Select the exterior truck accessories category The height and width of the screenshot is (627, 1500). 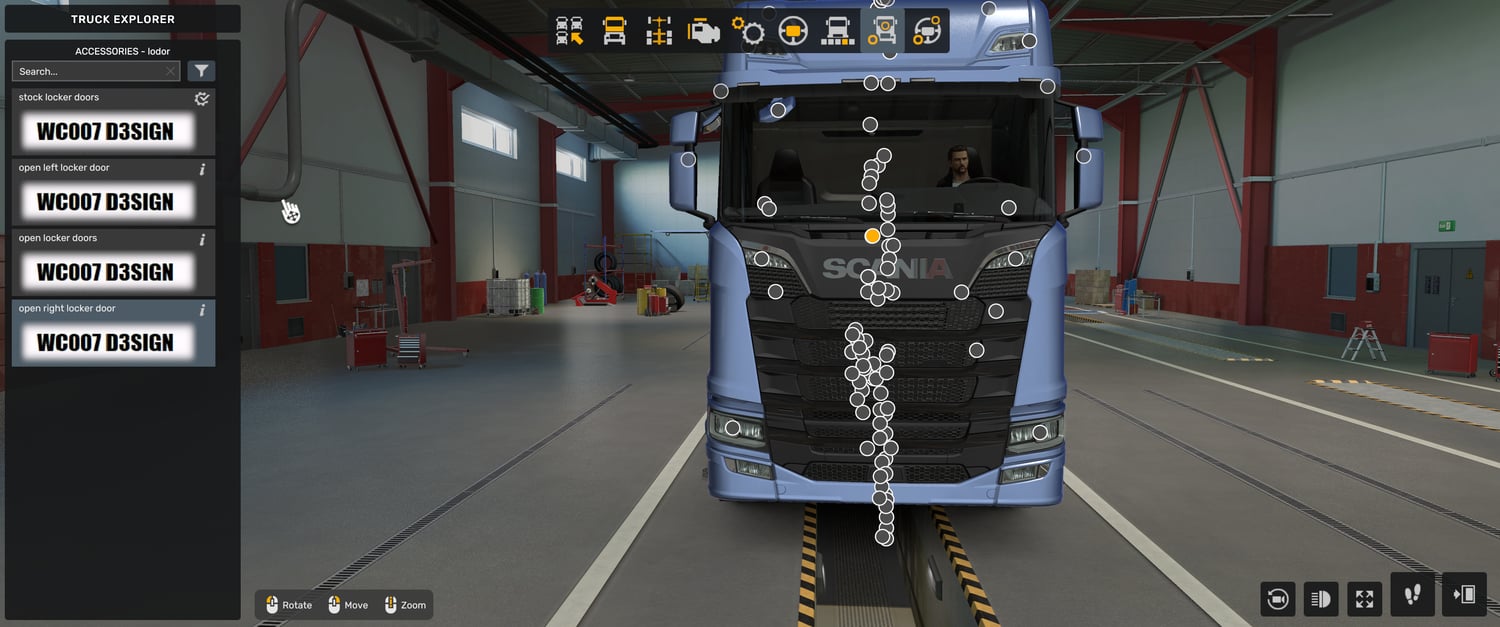tap(881, 32)
